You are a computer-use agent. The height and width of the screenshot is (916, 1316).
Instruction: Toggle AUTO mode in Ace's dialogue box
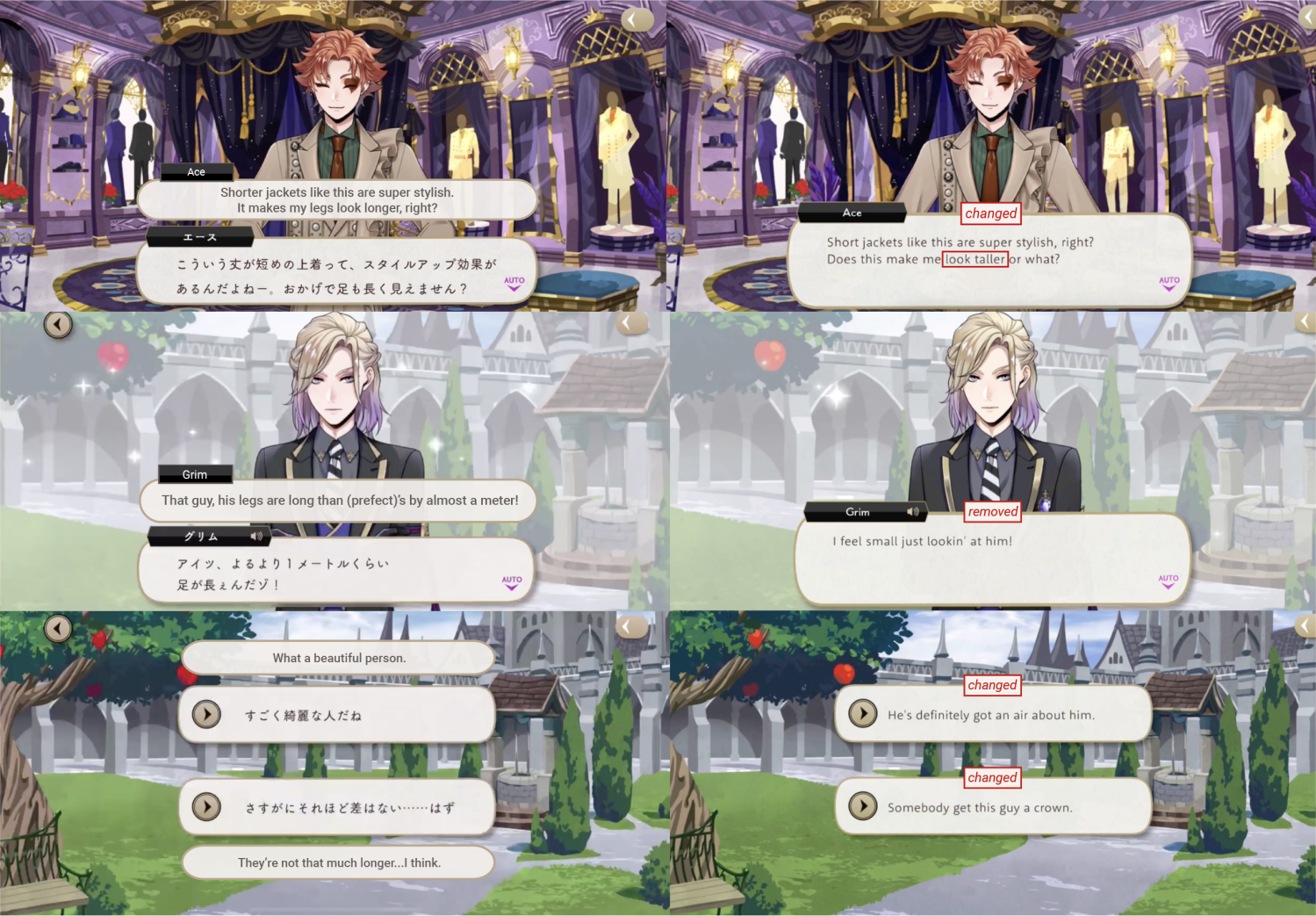pyautogui.click(x=1168, y=281)
